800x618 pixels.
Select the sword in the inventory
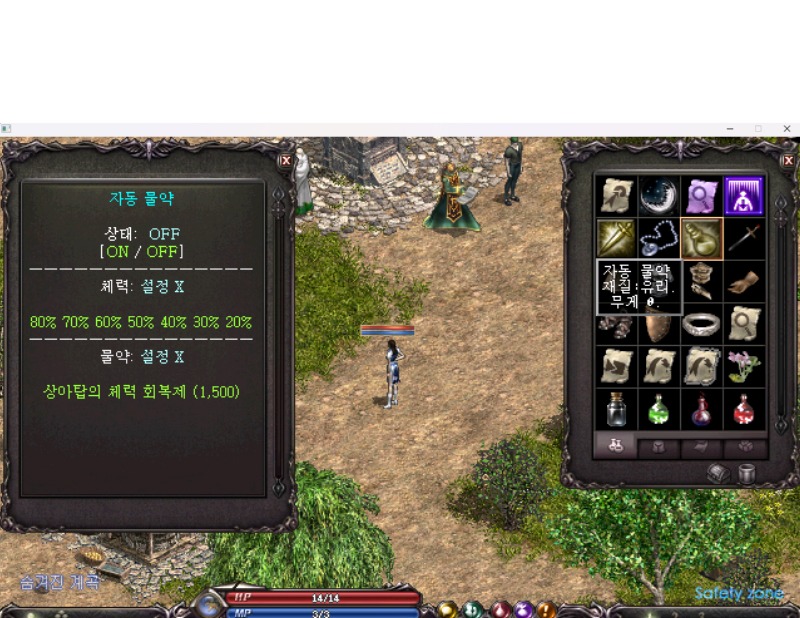click(x=743, y=239)
